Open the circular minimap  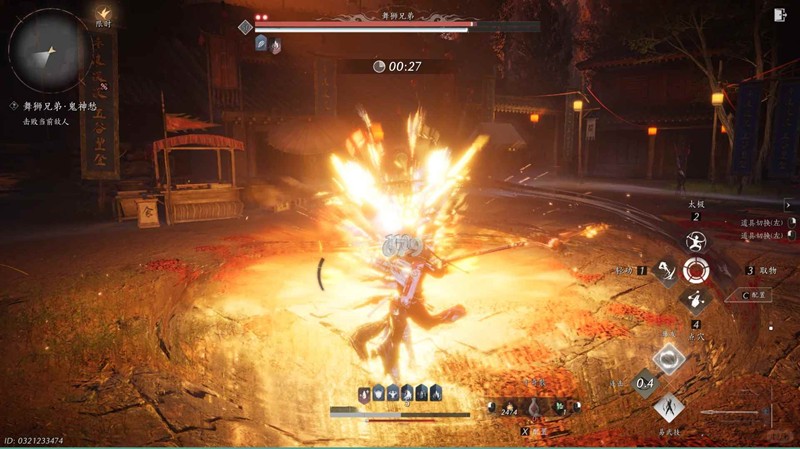[x=49, y=49]
